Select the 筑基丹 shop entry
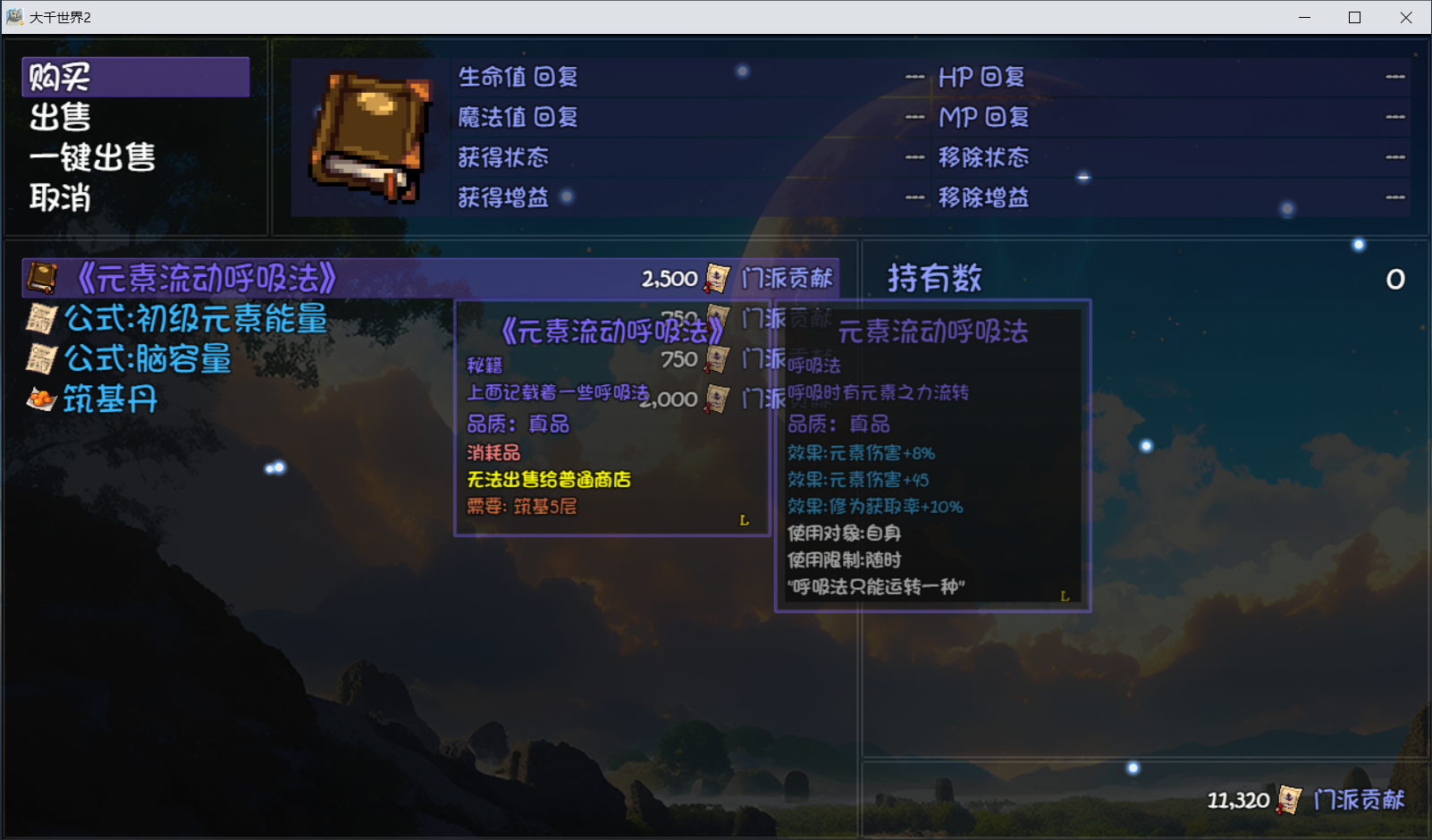 tap(109, 399)
